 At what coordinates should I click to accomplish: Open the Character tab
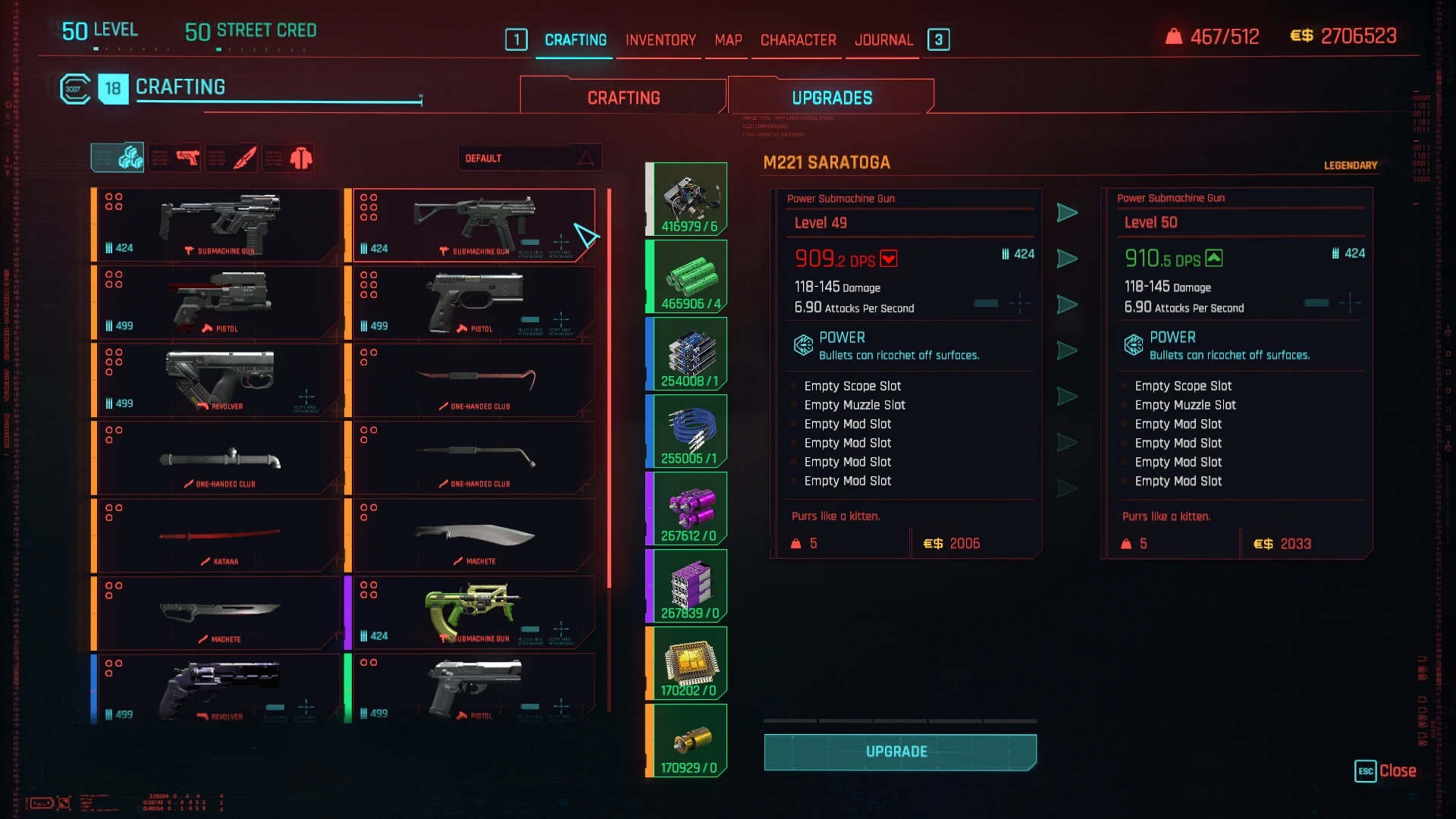[798, 39]
